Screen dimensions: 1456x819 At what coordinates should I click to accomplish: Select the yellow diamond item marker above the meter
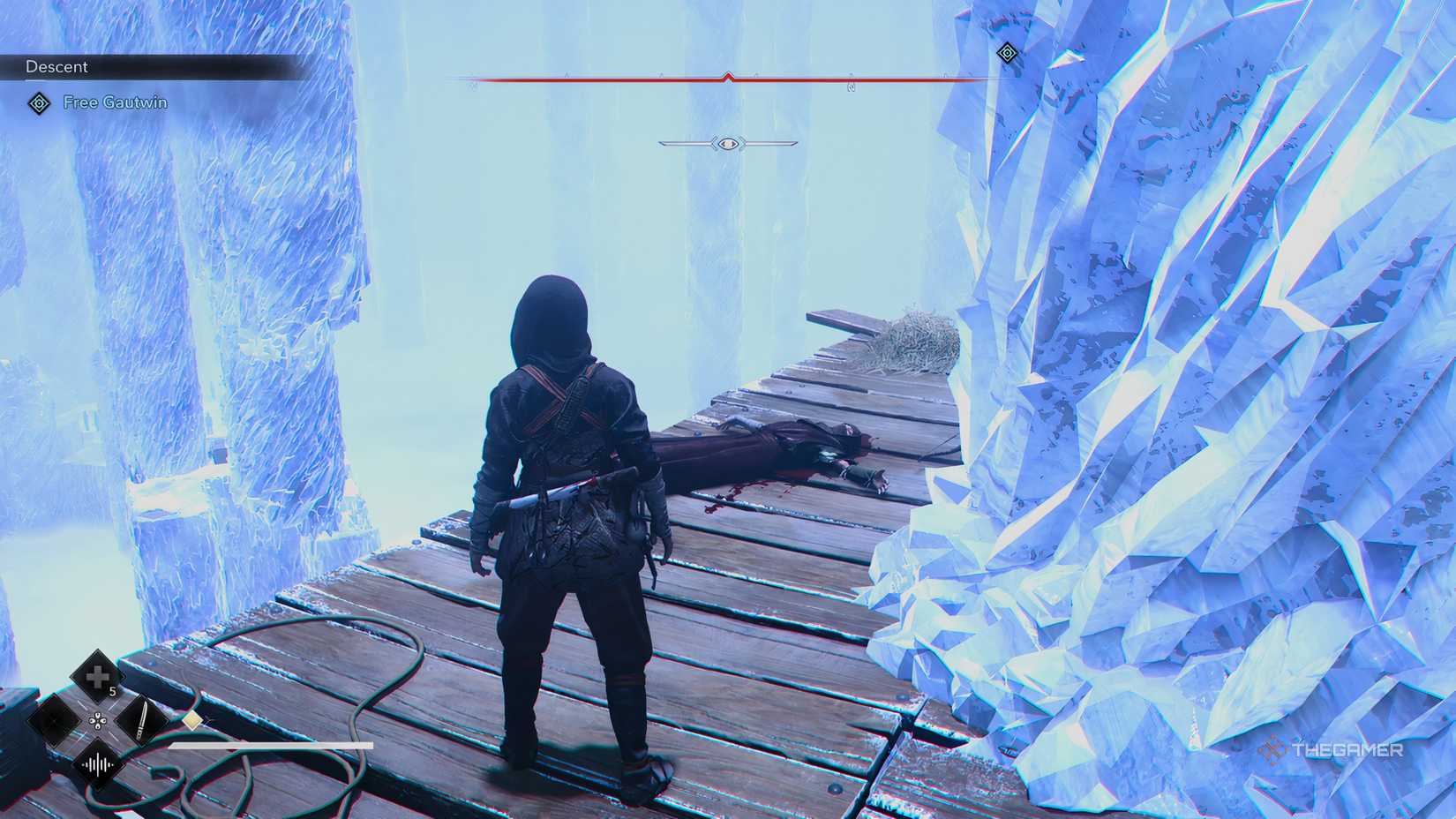coord(191,719)
